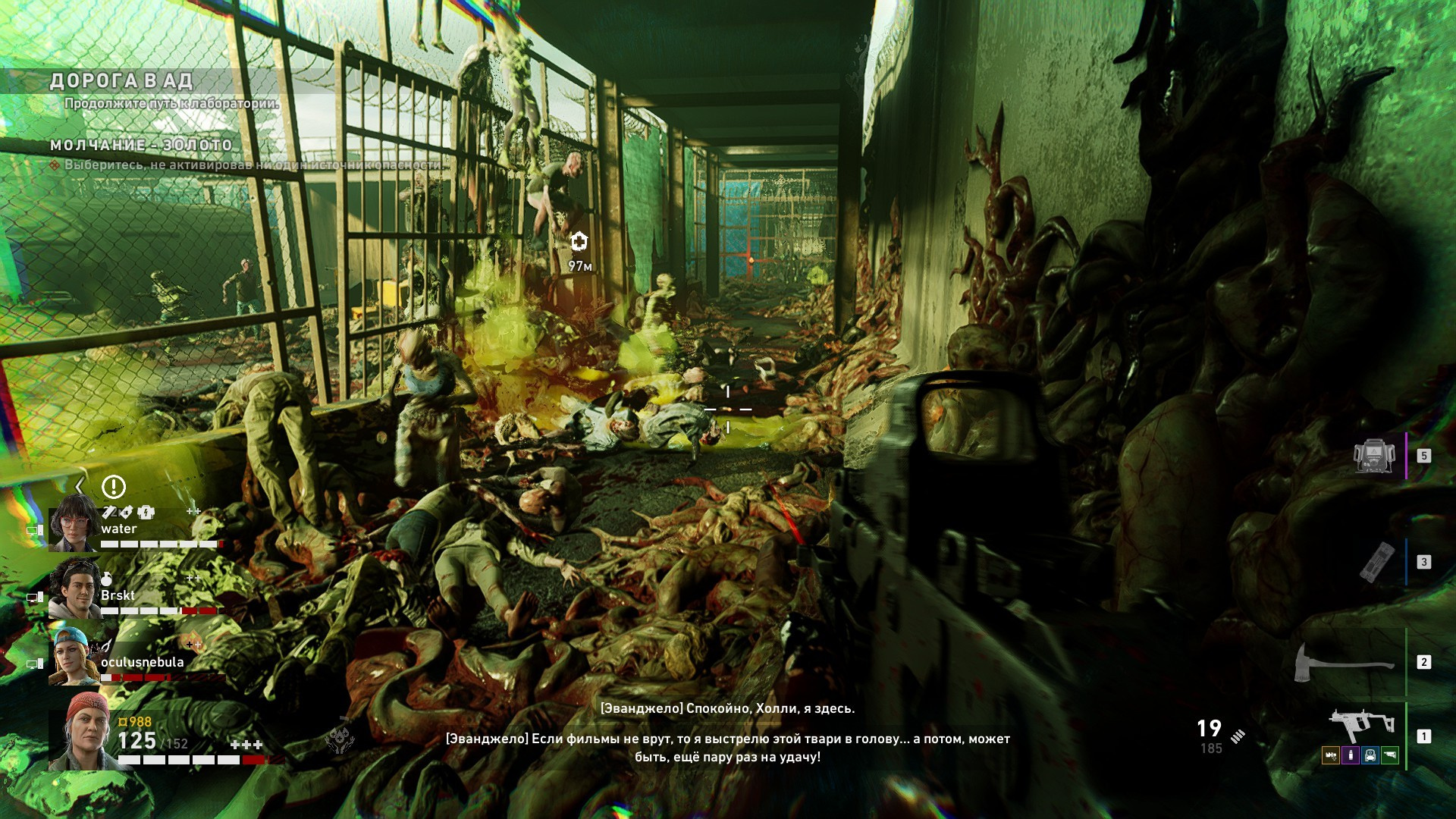Inspect the blue-bordered sight attachment icon
The width and height of the screenshot is (1456, 819).
click(1370, 755)
